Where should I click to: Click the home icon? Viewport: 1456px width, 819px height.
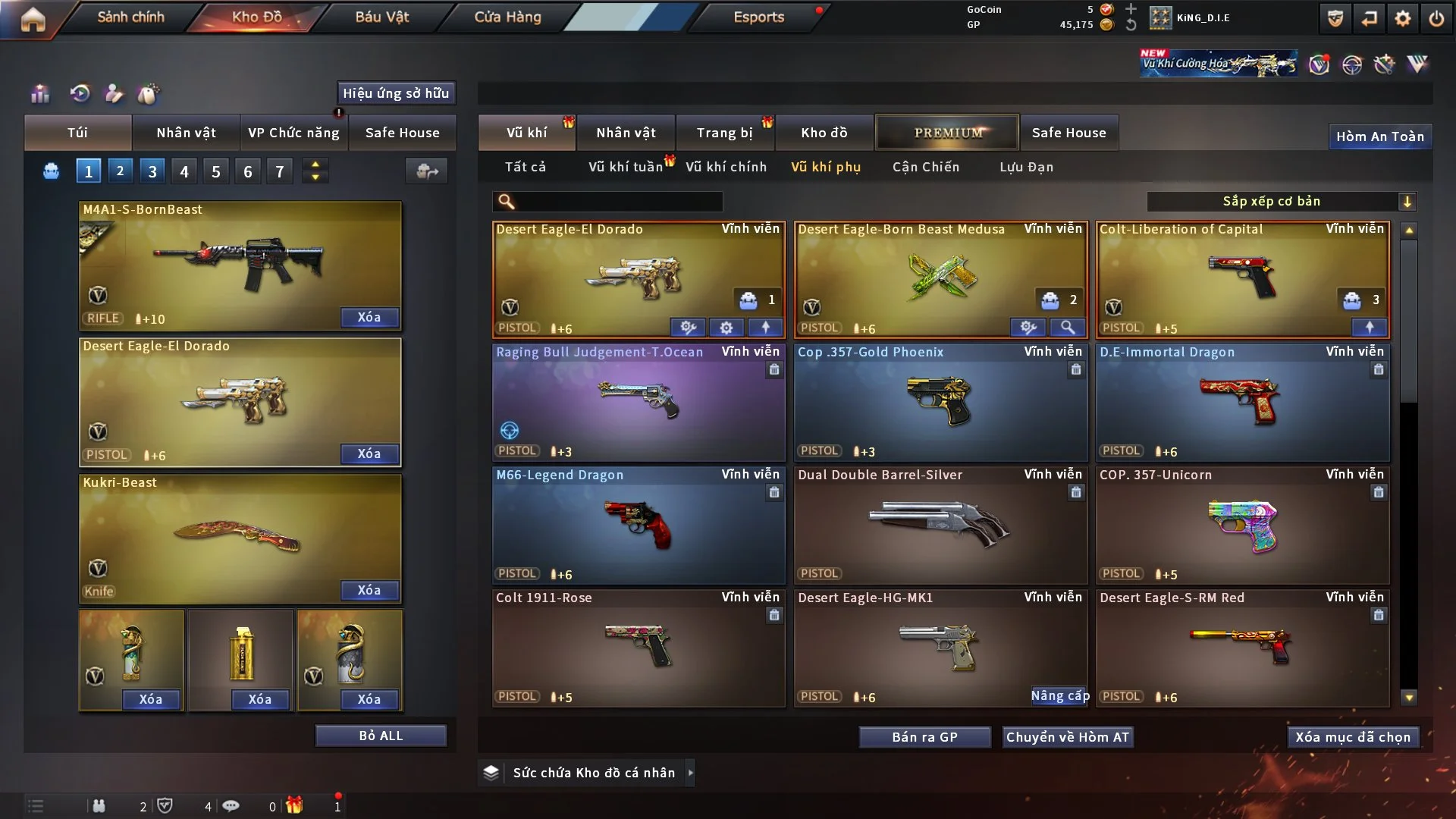coord(33,19)
